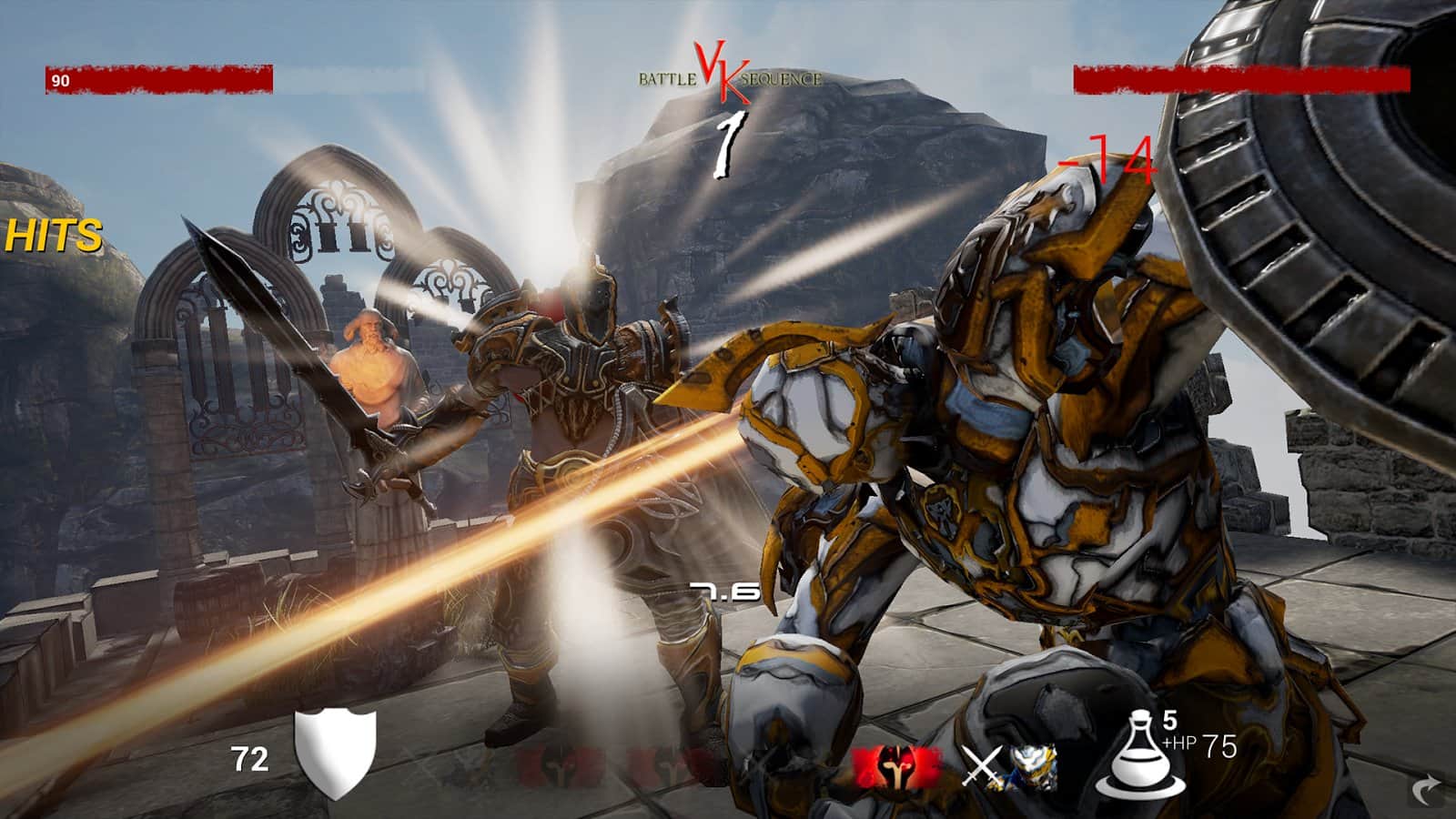This screenshot has width=1456, height=819.
Task: Click the 90 score label on the left
Action: [58, 82]
